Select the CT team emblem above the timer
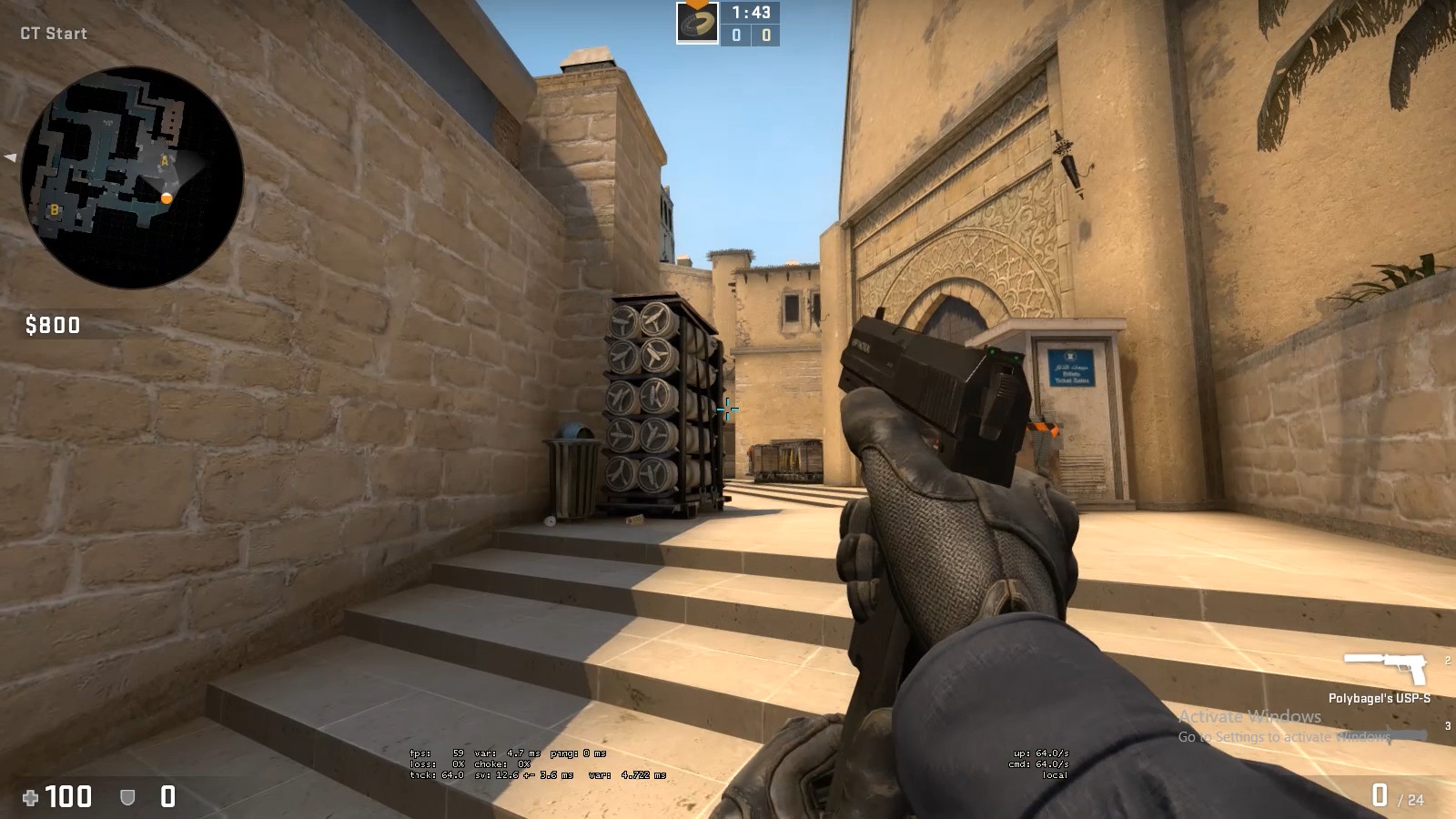 coord(697,22)
